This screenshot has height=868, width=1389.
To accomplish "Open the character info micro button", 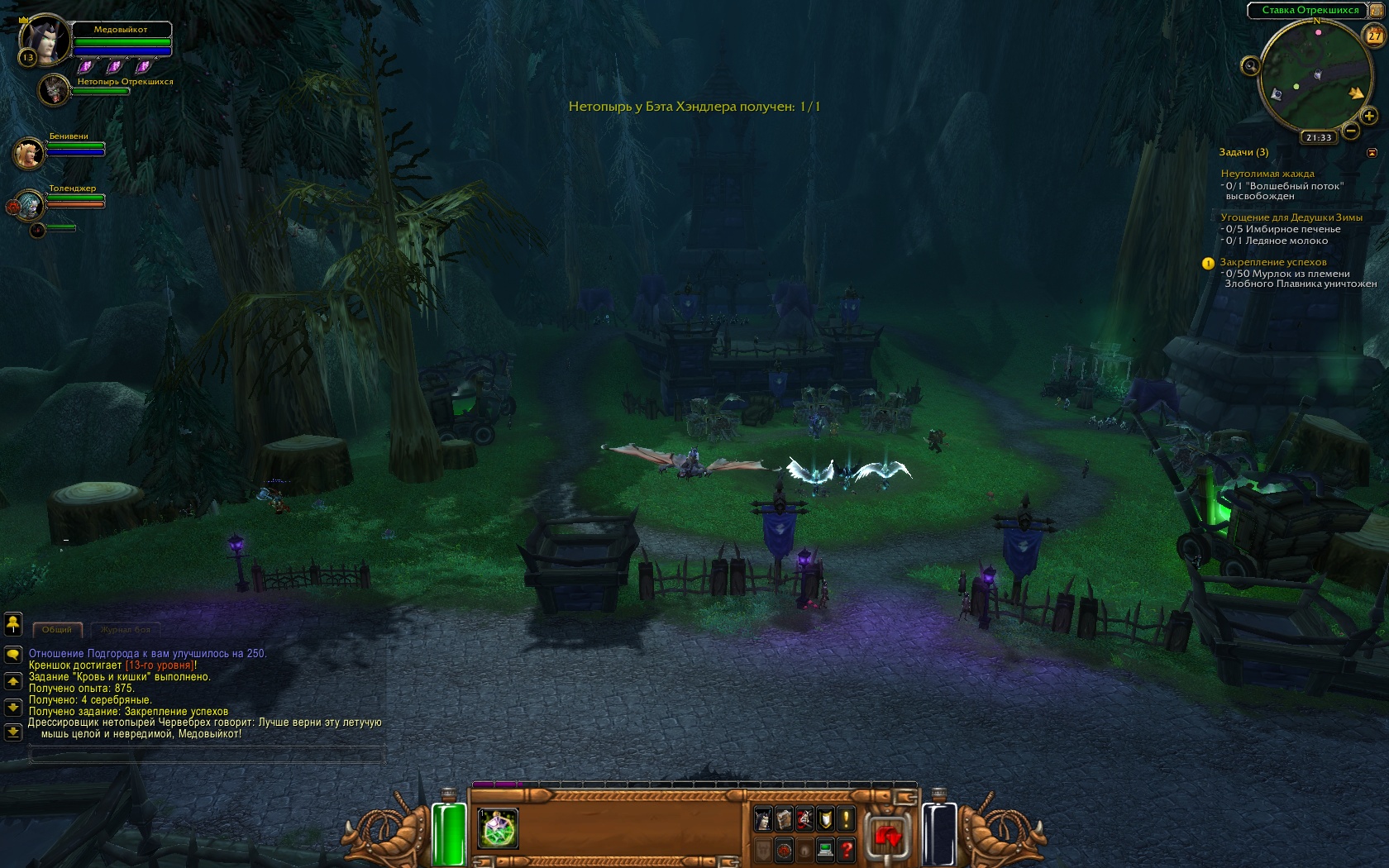I will point(763,819).
